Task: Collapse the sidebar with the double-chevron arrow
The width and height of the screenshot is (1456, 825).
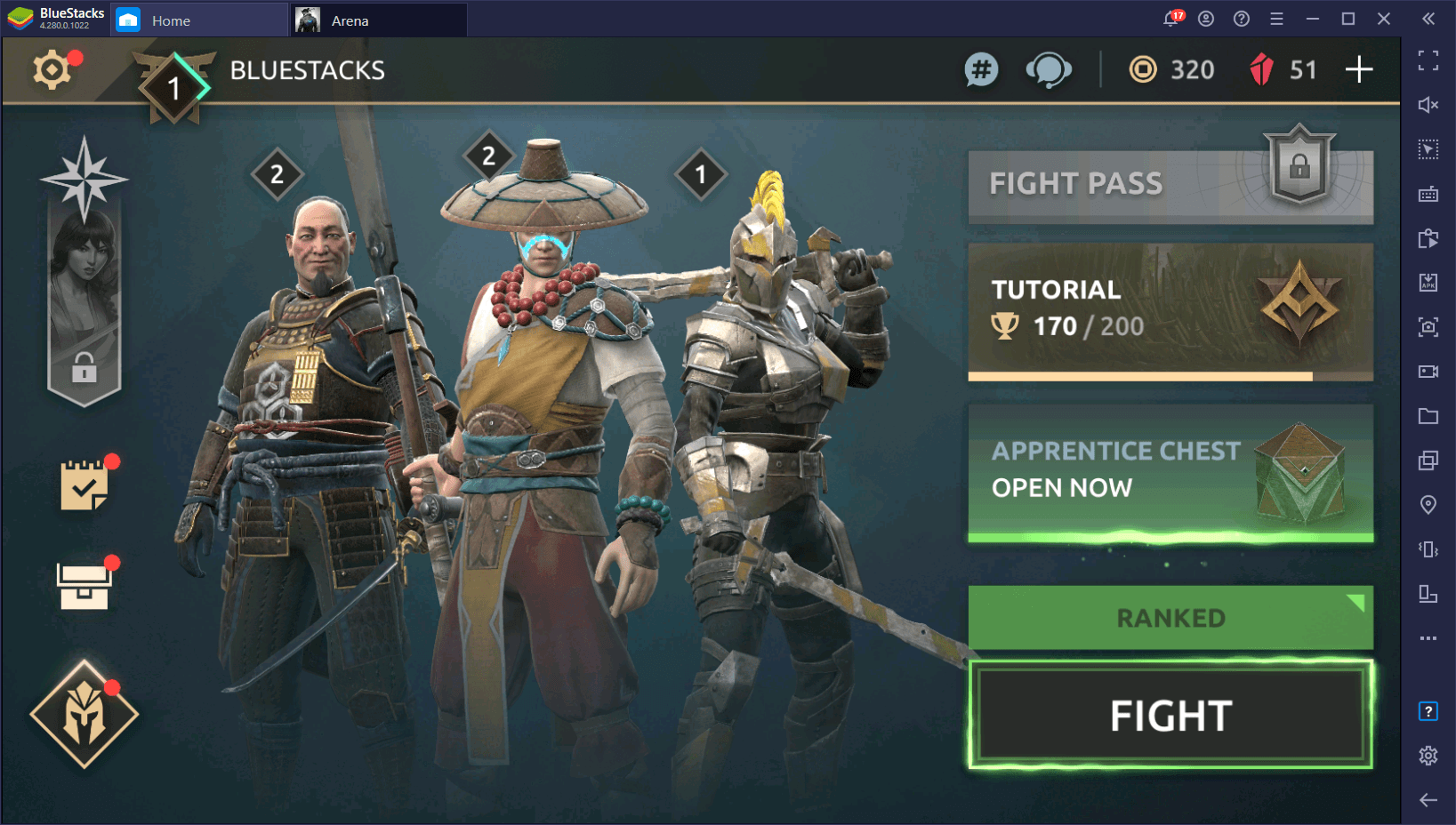Action: (1428, 20)
